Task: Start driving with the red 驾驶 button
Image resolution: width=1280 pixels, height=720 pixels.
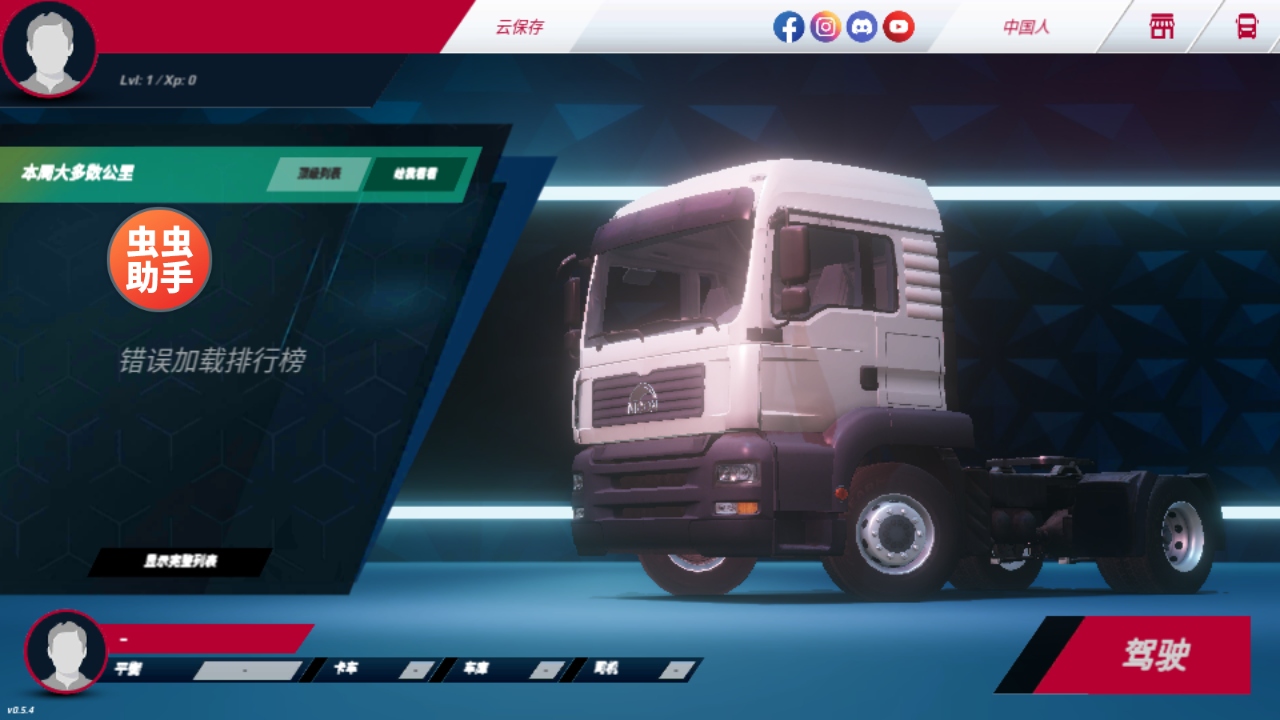Action: [x=1155, y=656]
